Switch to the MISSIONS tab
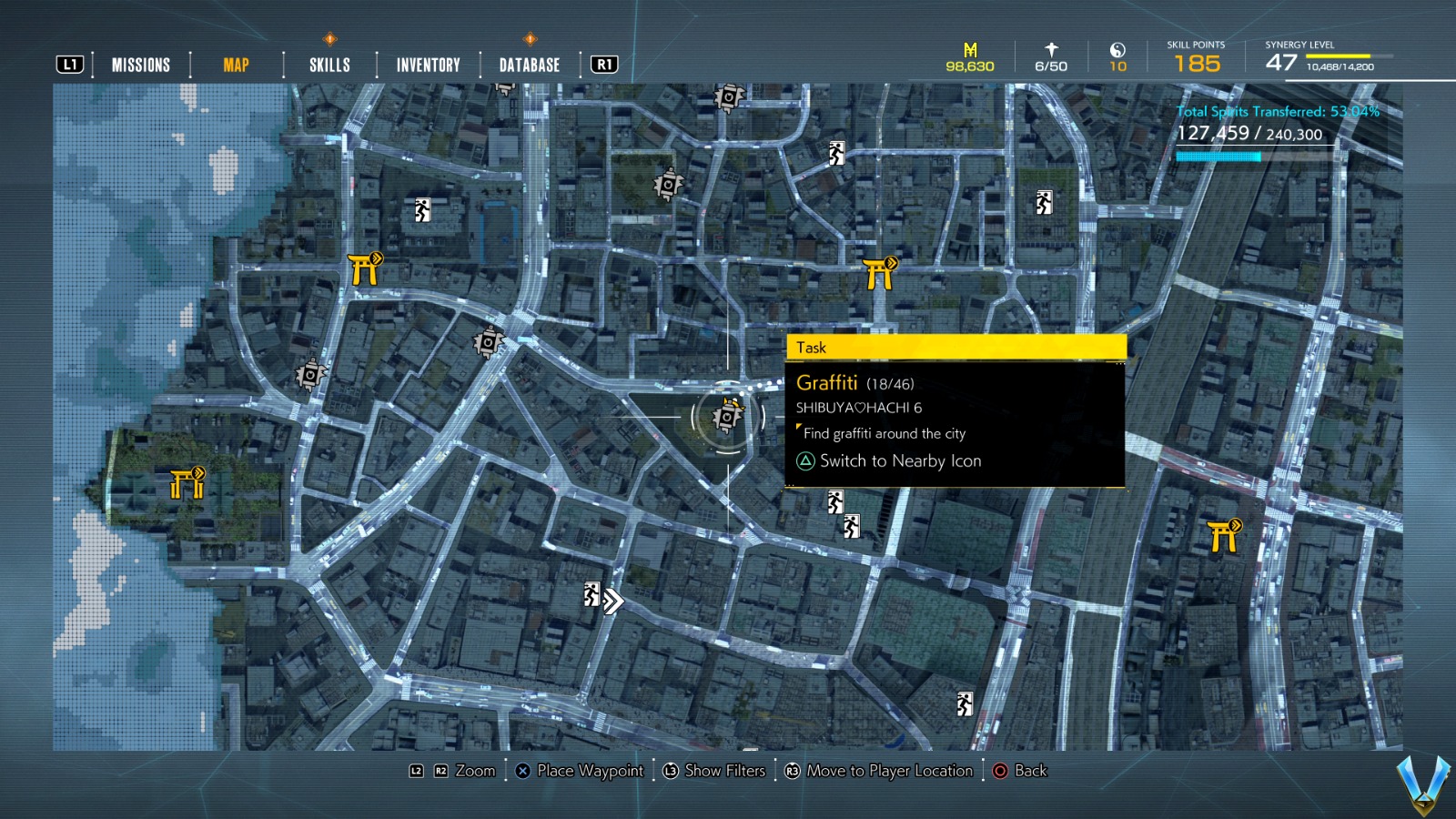Screen dimensions: 1456x819 pyautogui.click(x=140, y=65)
